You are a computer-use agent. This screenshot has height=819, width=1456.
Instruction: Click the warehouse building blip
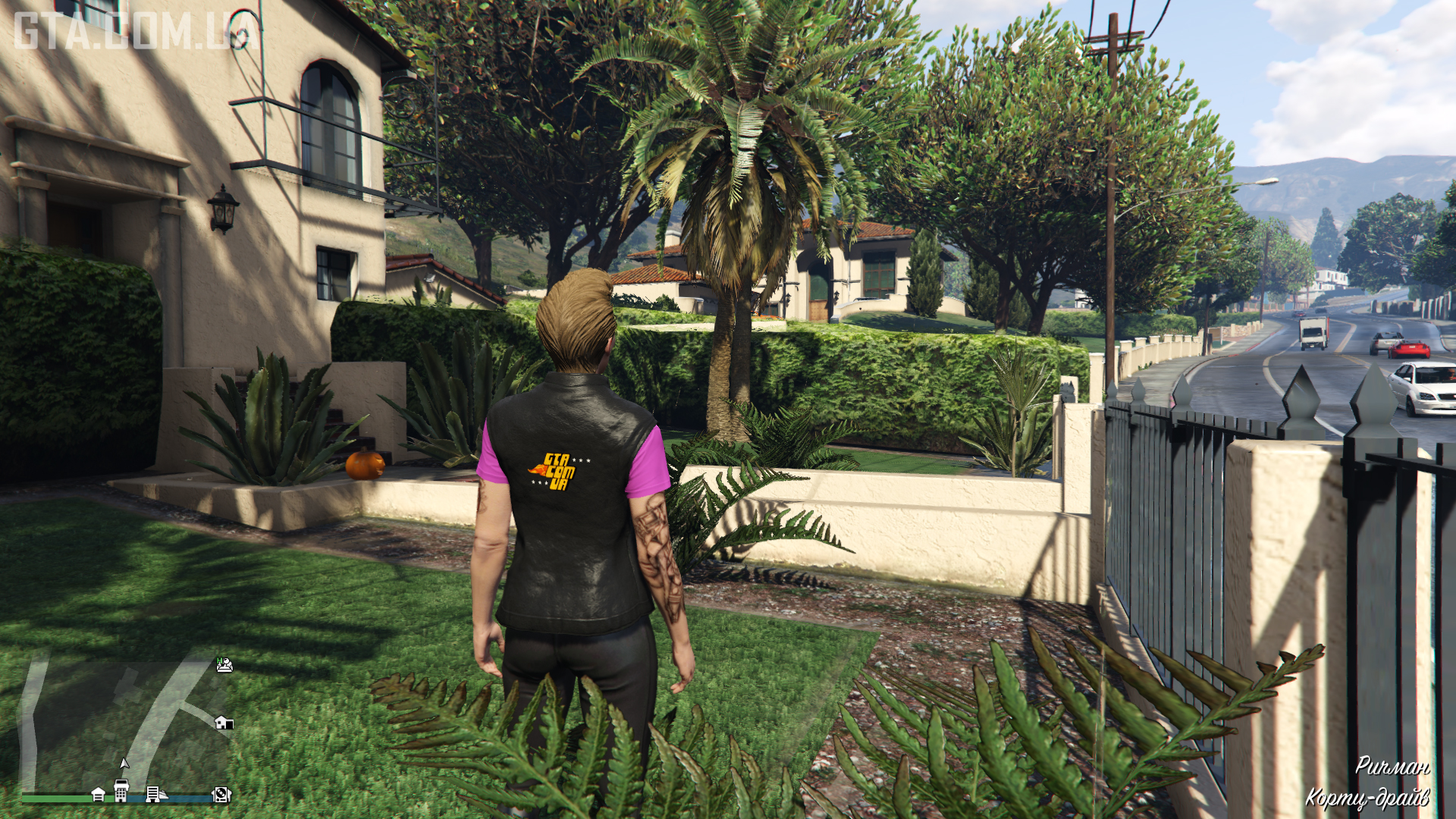click(x=152, y=794)
